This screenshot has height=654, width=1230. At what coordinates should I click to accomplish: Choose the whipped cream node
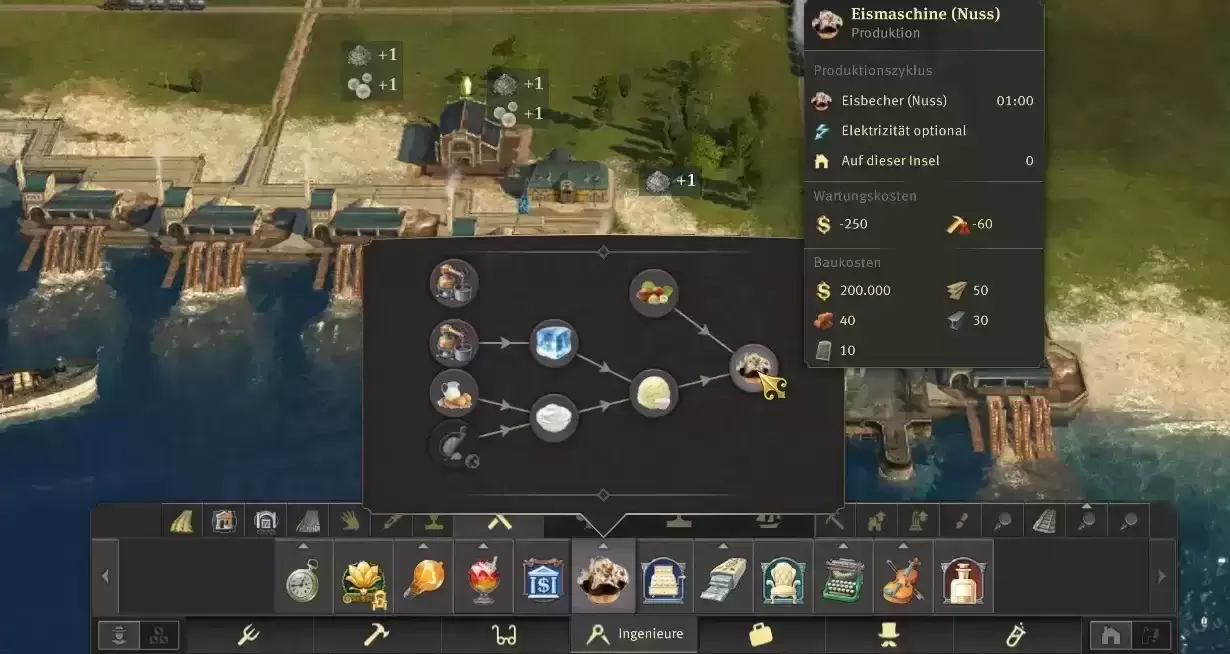click(554, 418)
